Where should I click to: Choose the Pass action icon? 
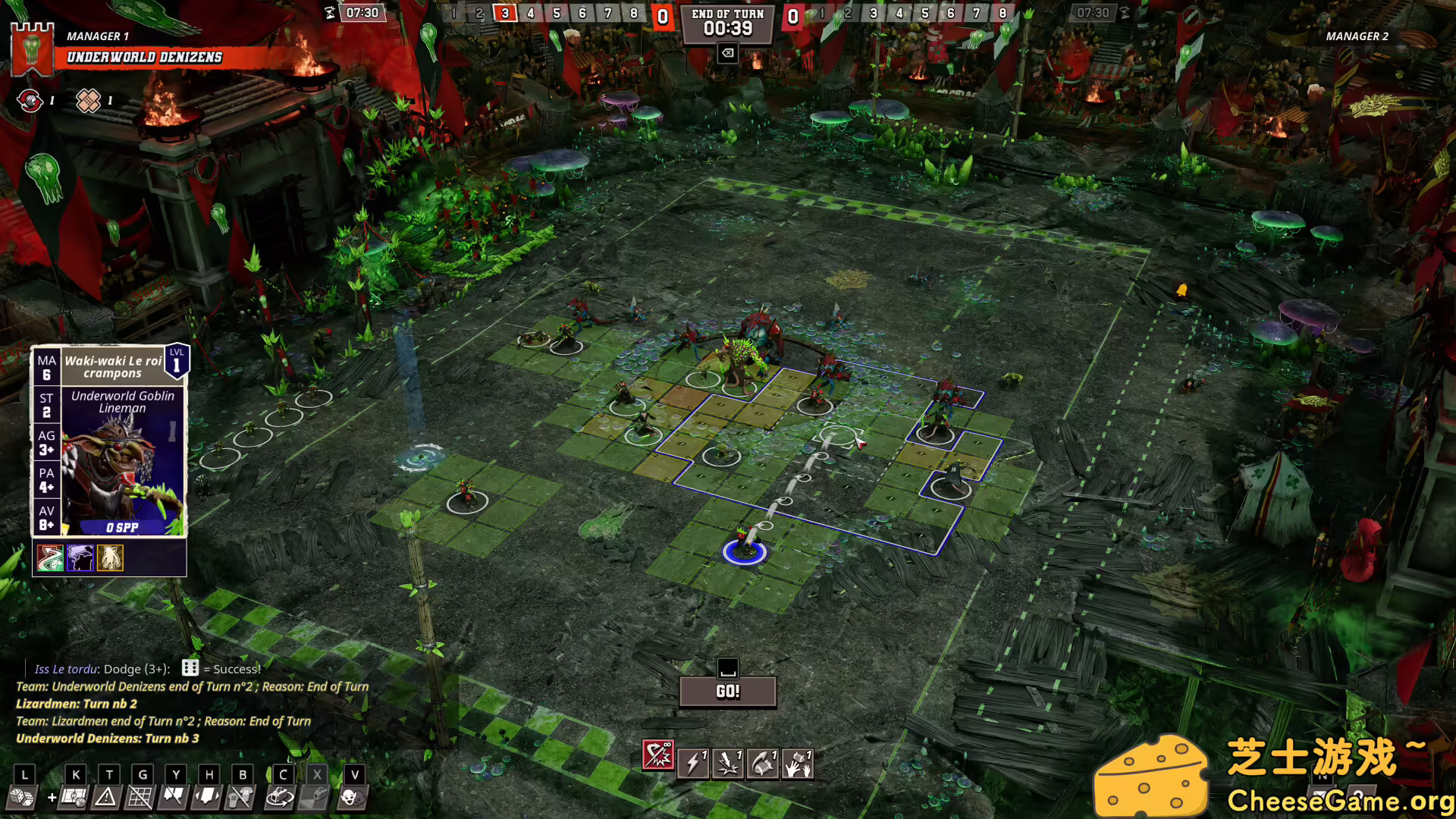coord(764,764)
